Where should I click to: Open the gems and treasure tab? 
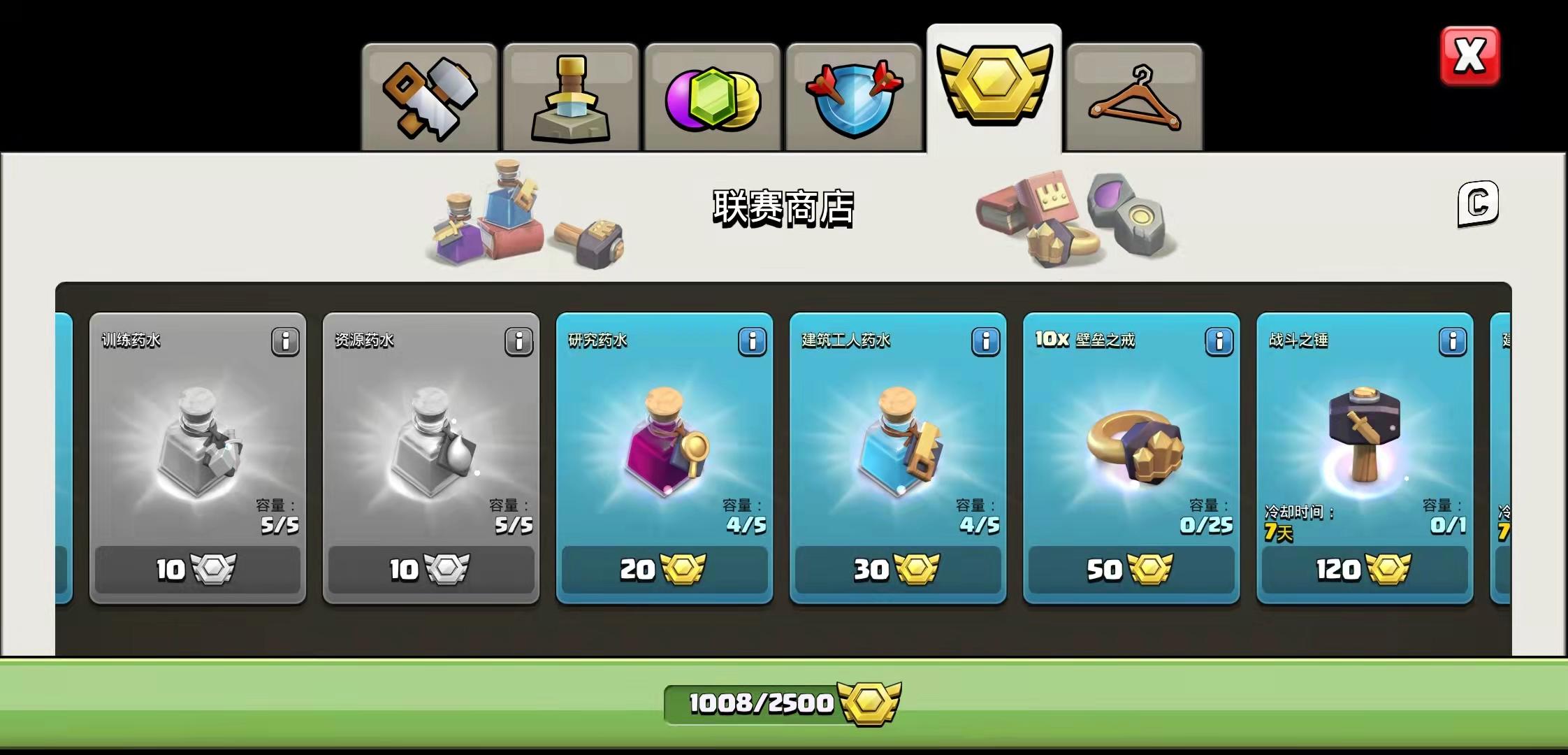[711, 96]
